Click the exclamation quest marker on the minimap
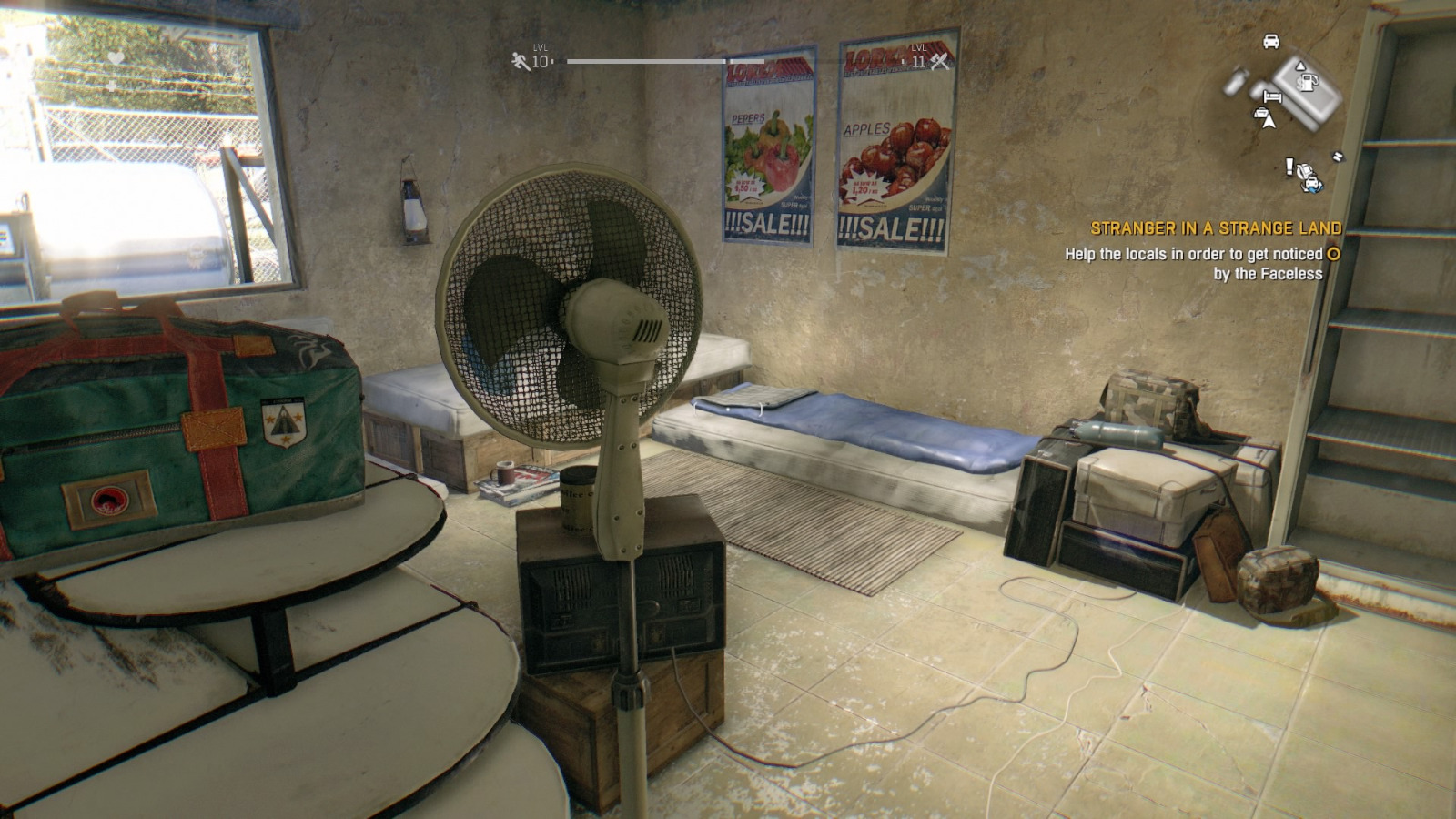 1289,166
